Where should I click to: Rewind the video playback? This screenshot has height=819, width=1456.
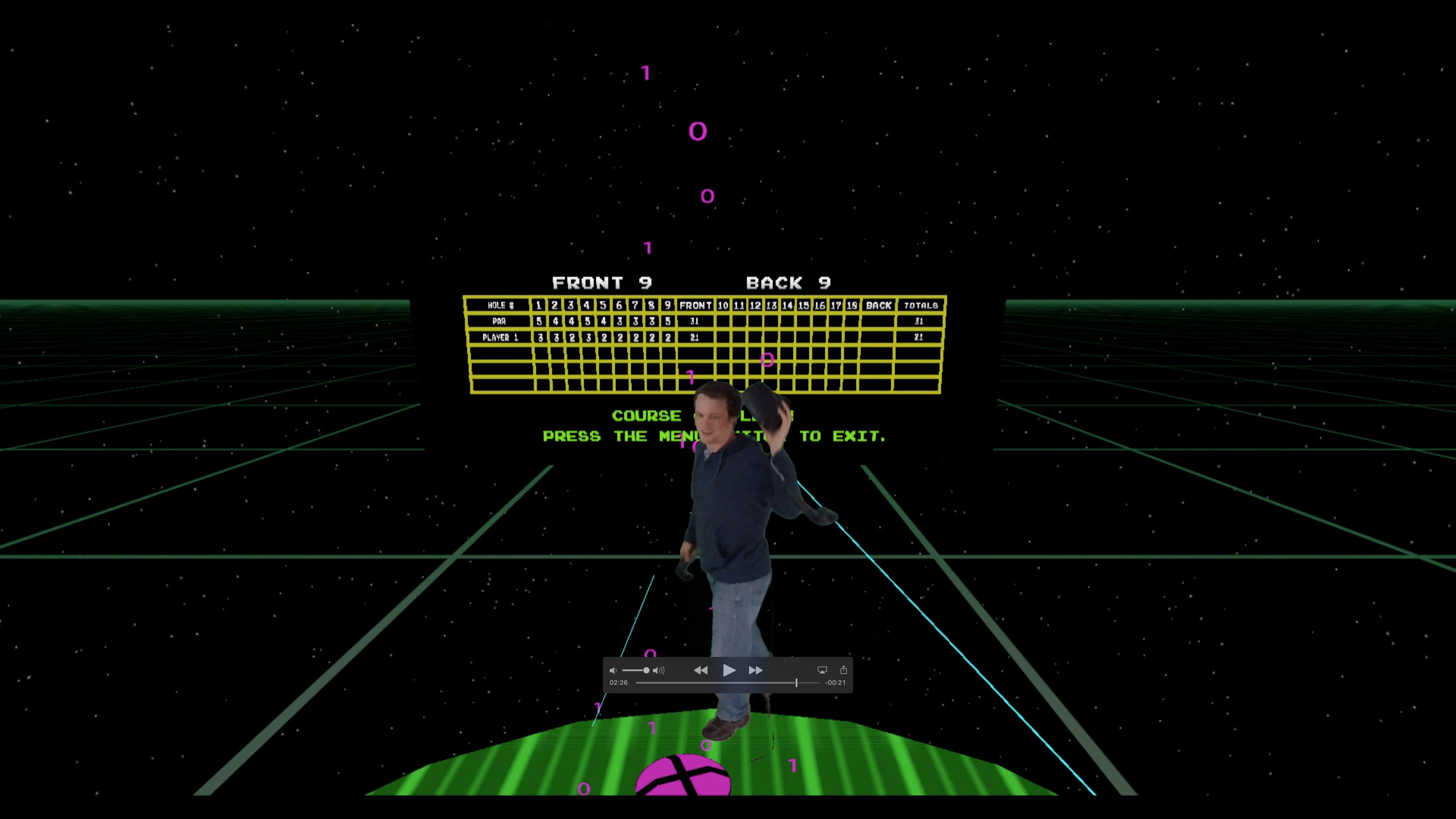(701, 671)
